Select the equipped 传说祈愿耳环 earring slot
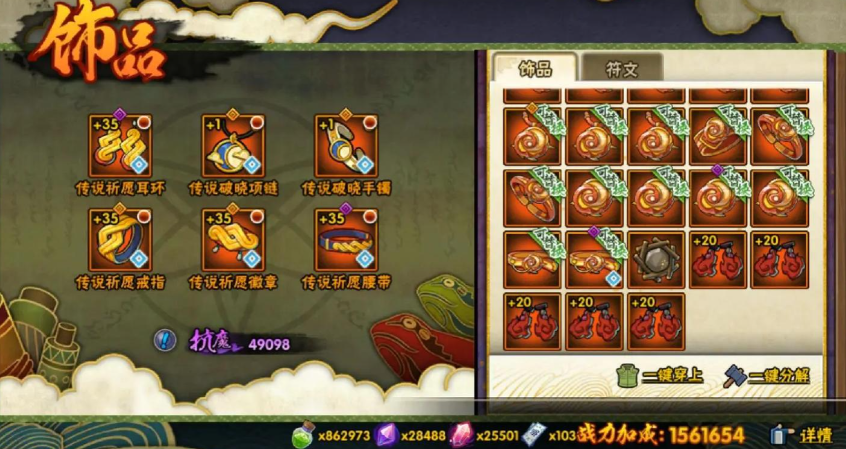Image resolution: width=846 pixels, height=449 pixels. [x=119, y=145]
